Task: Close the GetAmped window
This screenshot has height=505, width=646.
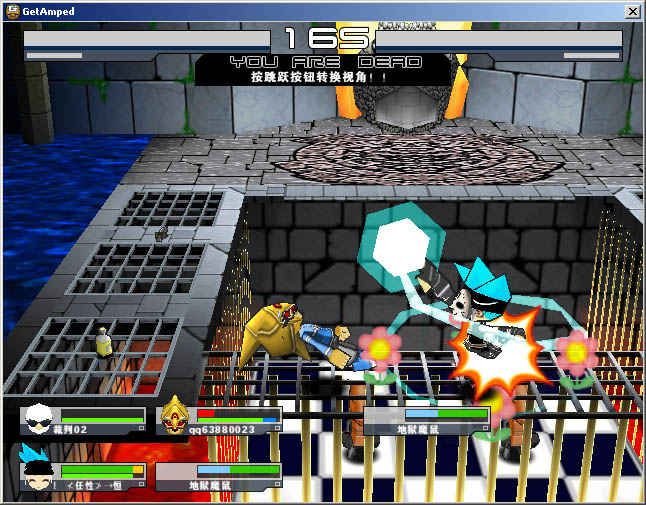Action: [x=632, y=11]
